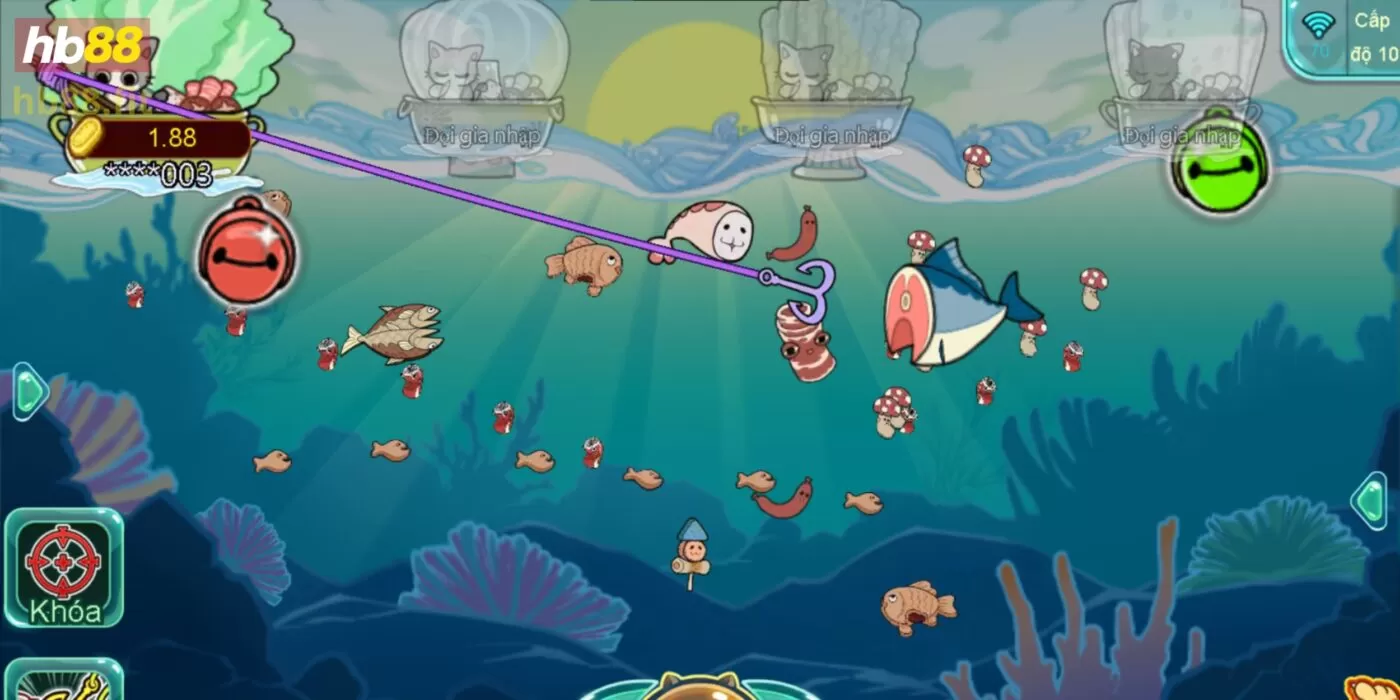
Task: Click the Wi-Fi signal indicator icon
Action: click(1320, 30)
